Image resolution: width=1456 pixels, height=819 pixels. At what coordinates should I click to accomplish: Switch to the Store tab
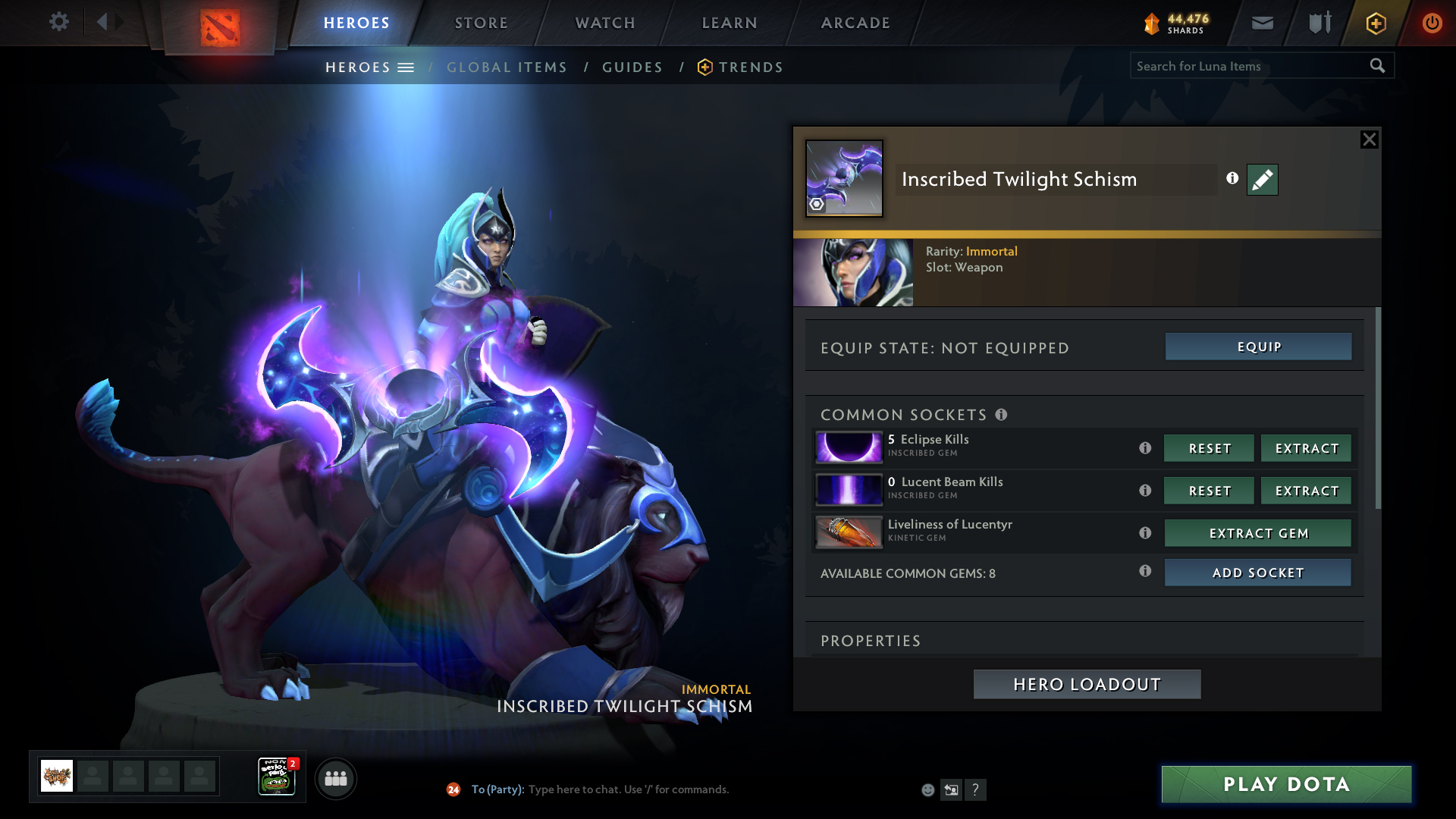click(x=481, y=23)
